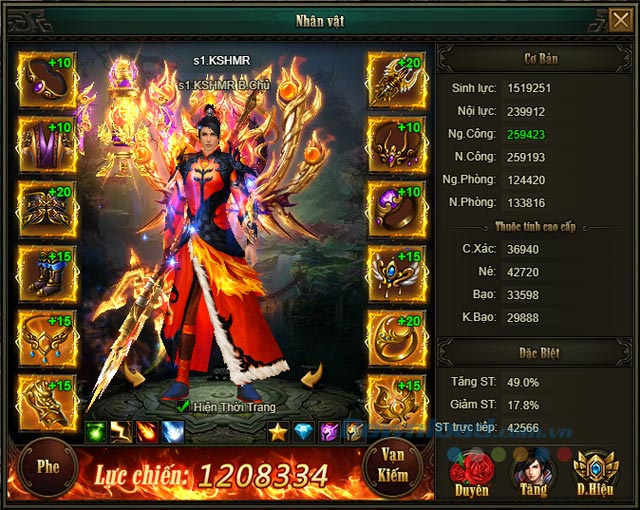
Task: Open the Duyên rose feature
Action: (472, 472)
